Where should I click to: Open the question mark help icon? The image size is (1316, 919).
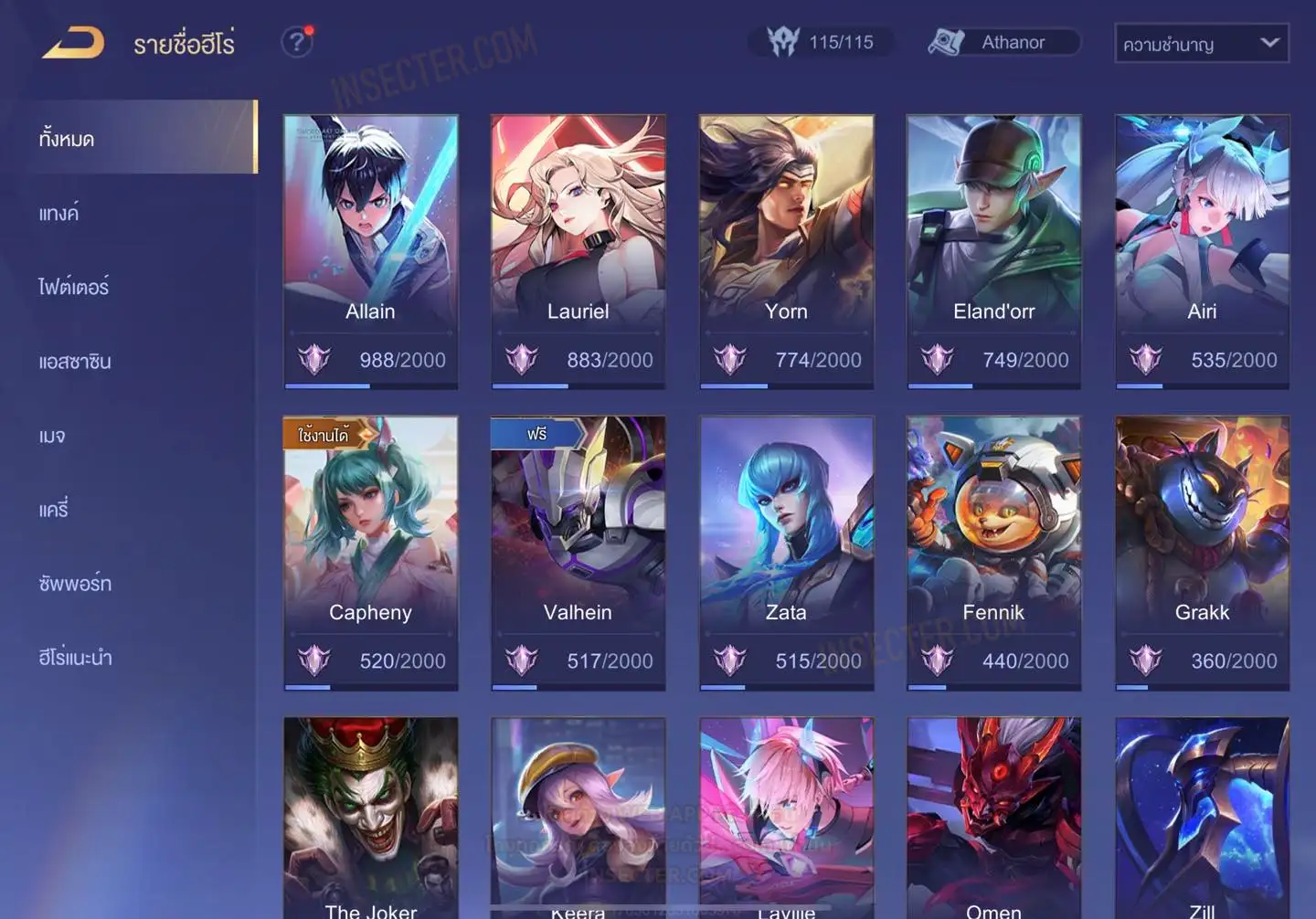tap(297, 42)
